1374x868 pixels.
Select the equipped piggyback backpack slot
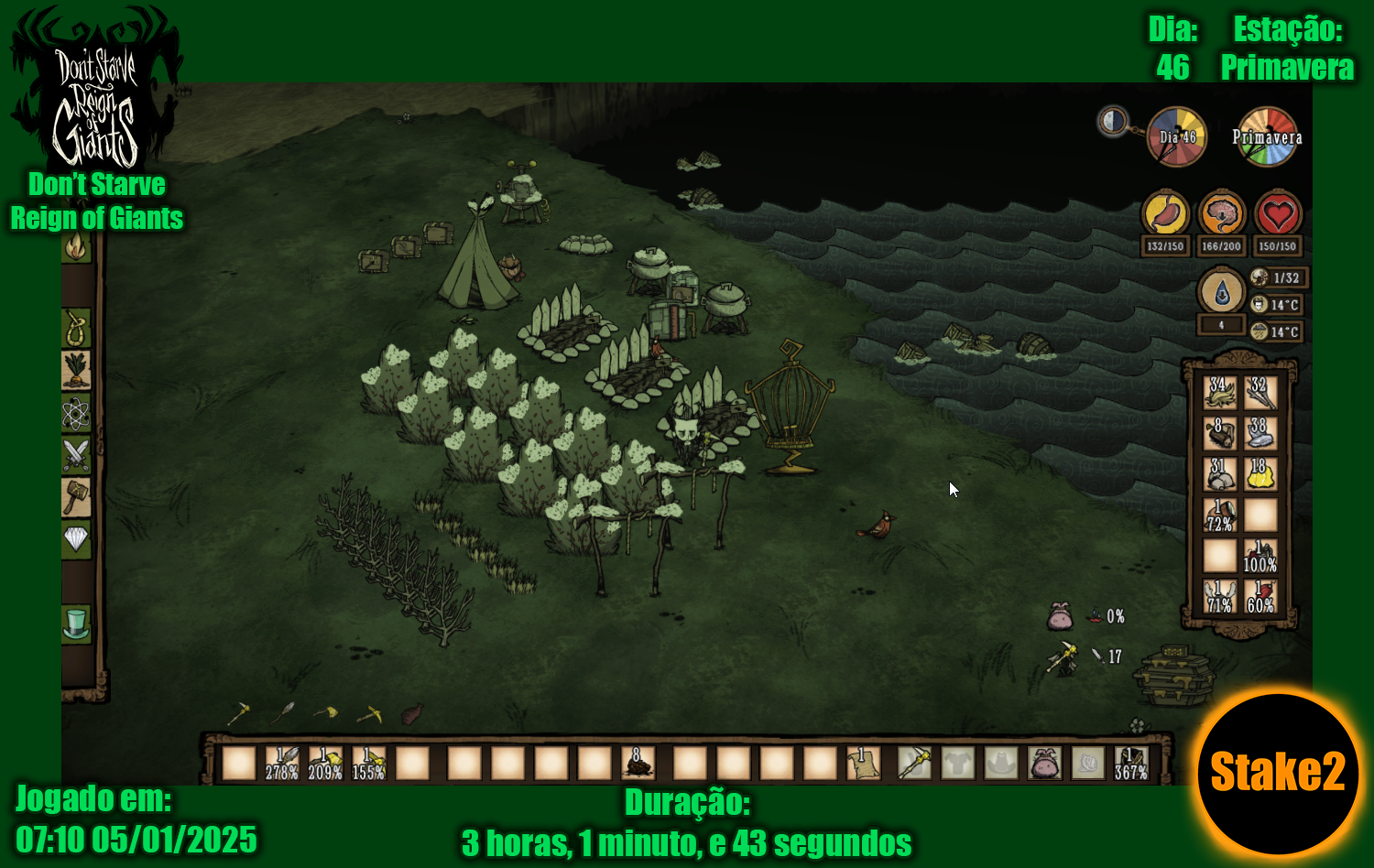(x=1044, y=763)
